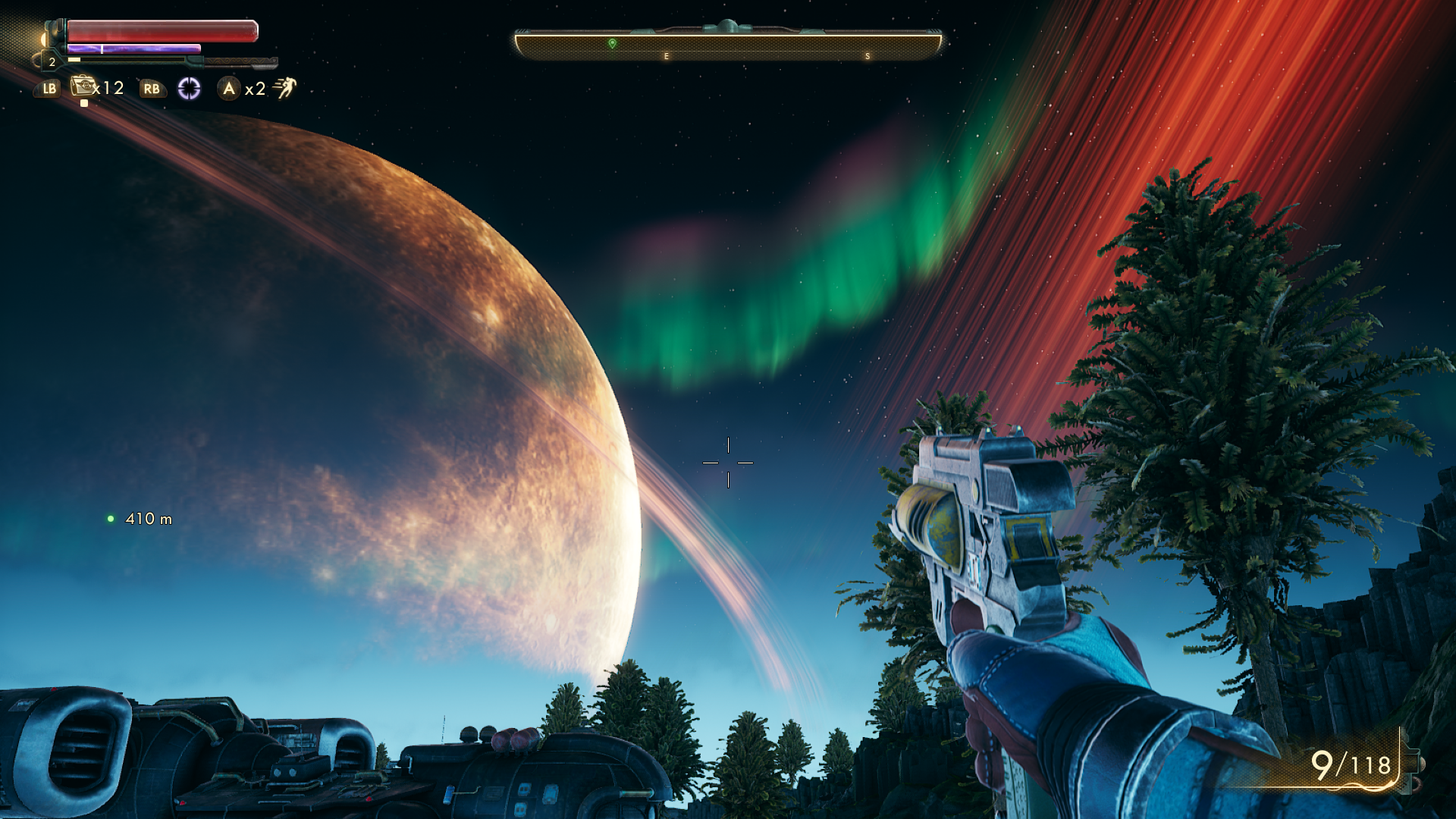Viewport: 1456px width, 819px height.
Task: Use the medical kit item icon
Action: [82, 86]
